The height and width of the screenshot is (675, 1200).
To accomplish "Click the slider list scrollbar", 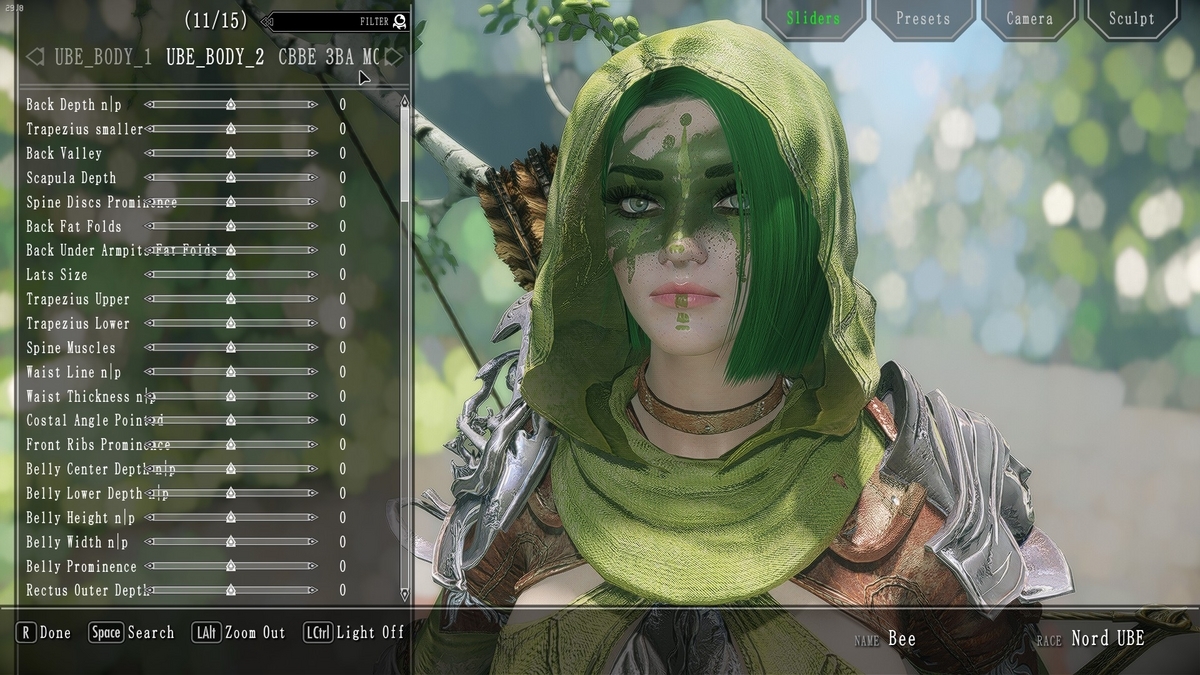I will tap(404, 150).
